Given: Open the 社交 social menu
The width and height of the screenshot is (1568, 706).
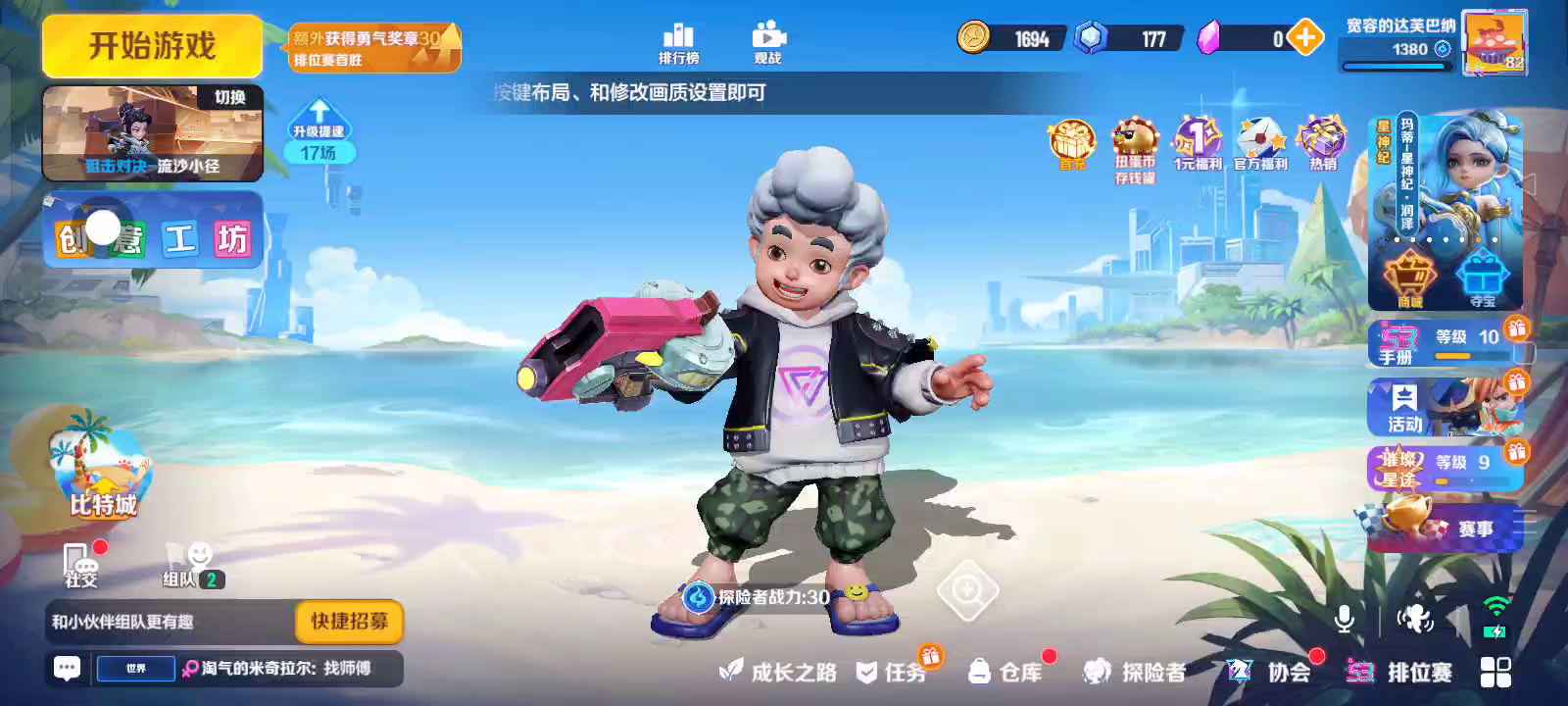Looking at the screenshot, I should pos(82,565).
